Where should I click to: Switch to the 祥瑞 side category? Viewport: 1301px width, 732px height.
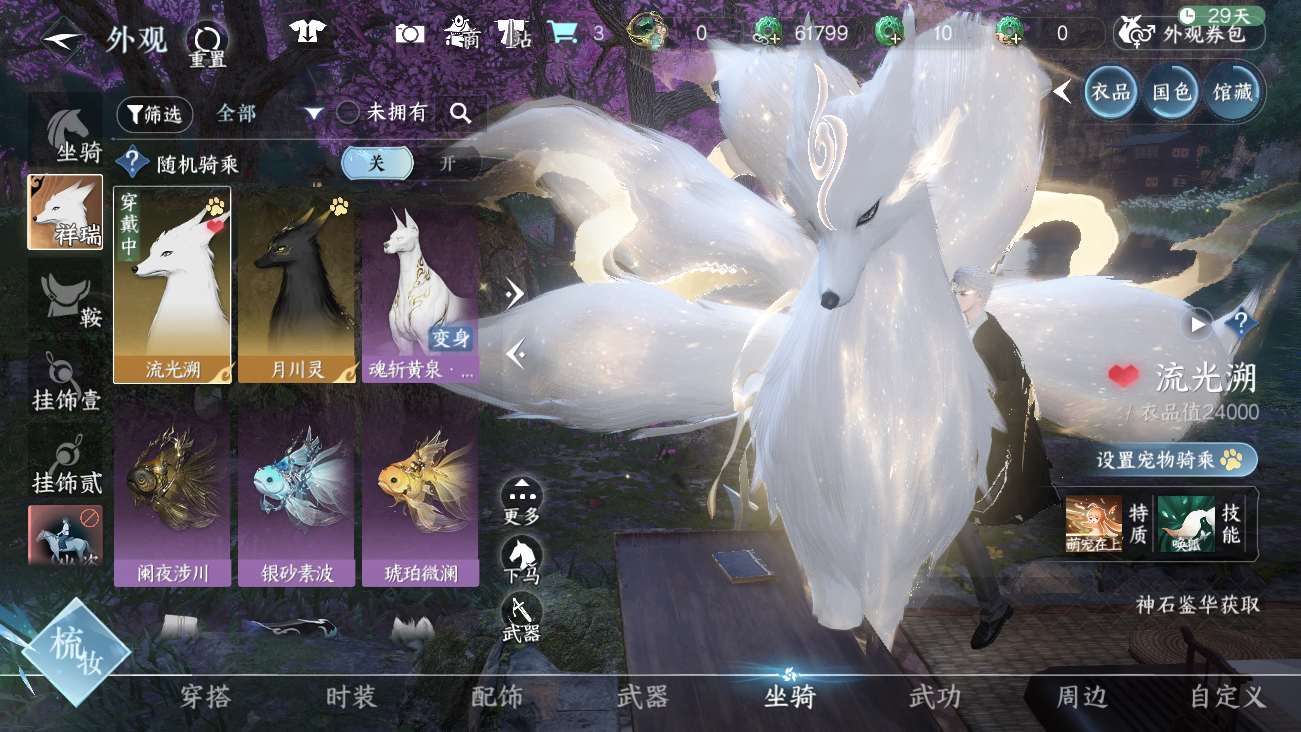65,212
